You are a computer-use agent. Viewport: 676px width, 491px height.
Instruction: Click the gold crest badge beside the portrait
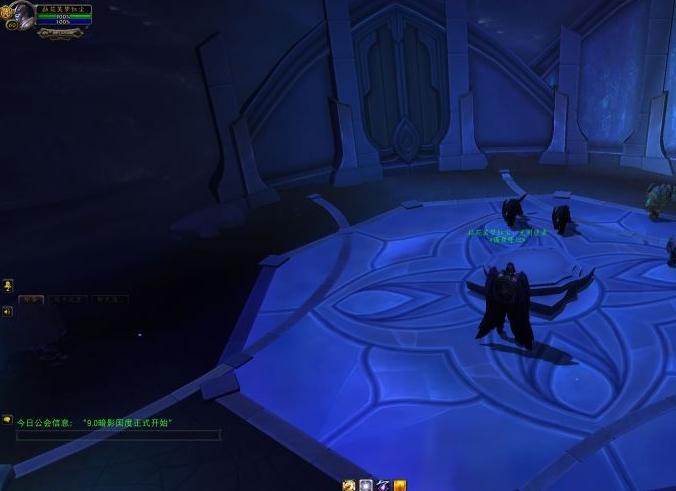click(6, 14)
